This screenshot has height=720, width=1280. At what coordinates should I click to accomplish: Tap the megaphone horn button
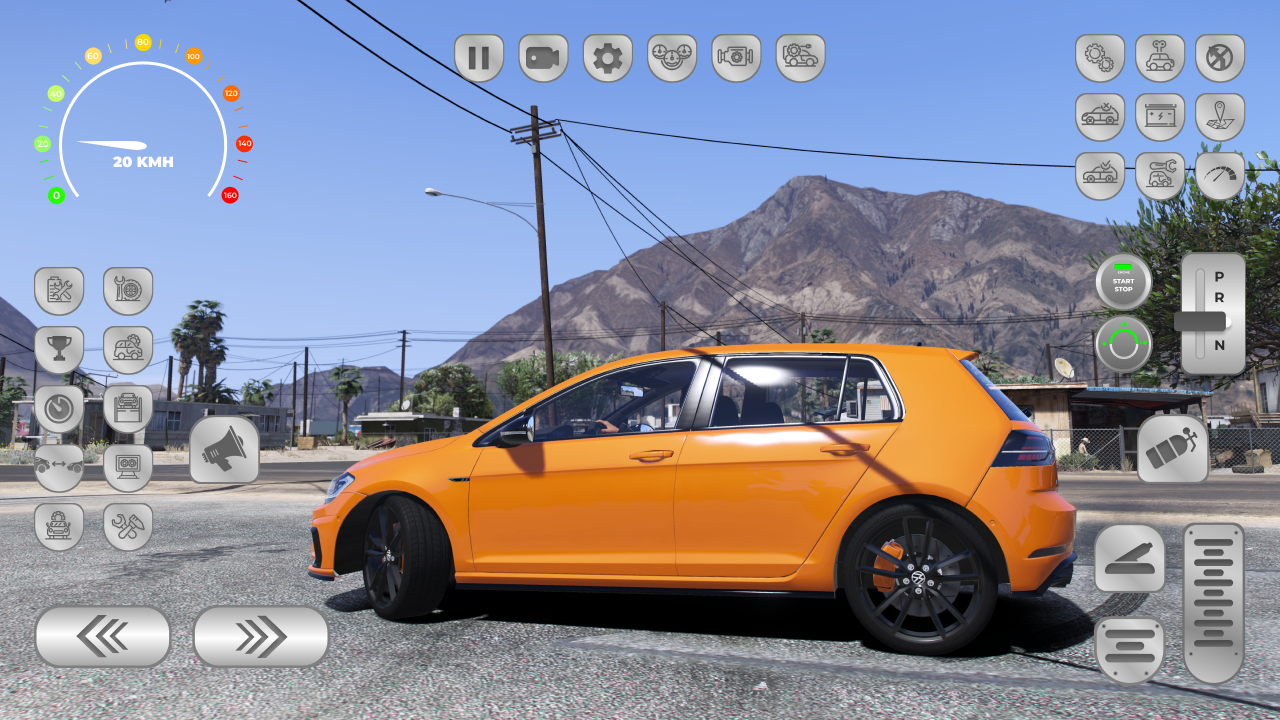click(224, 450)
